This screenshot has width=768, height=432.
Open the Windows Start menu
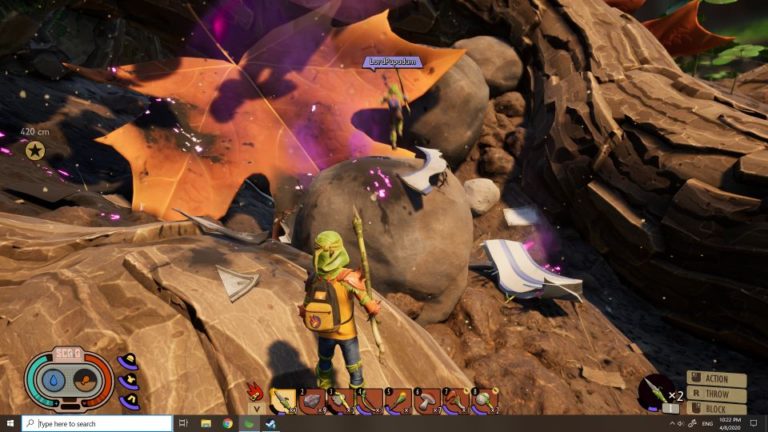(x=10, y=424)
